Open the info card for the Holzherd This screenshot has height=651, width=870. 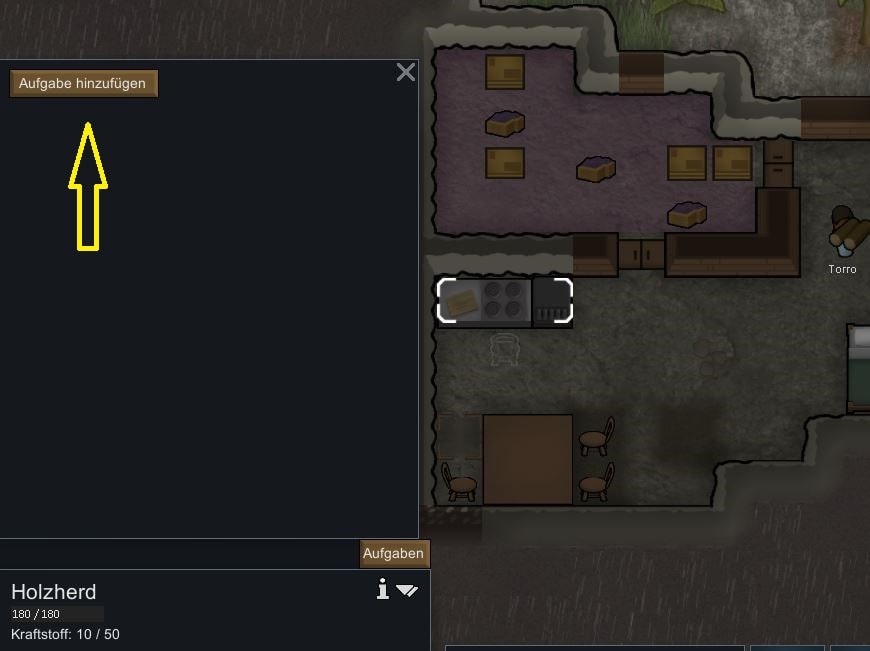tap(382, 590)
